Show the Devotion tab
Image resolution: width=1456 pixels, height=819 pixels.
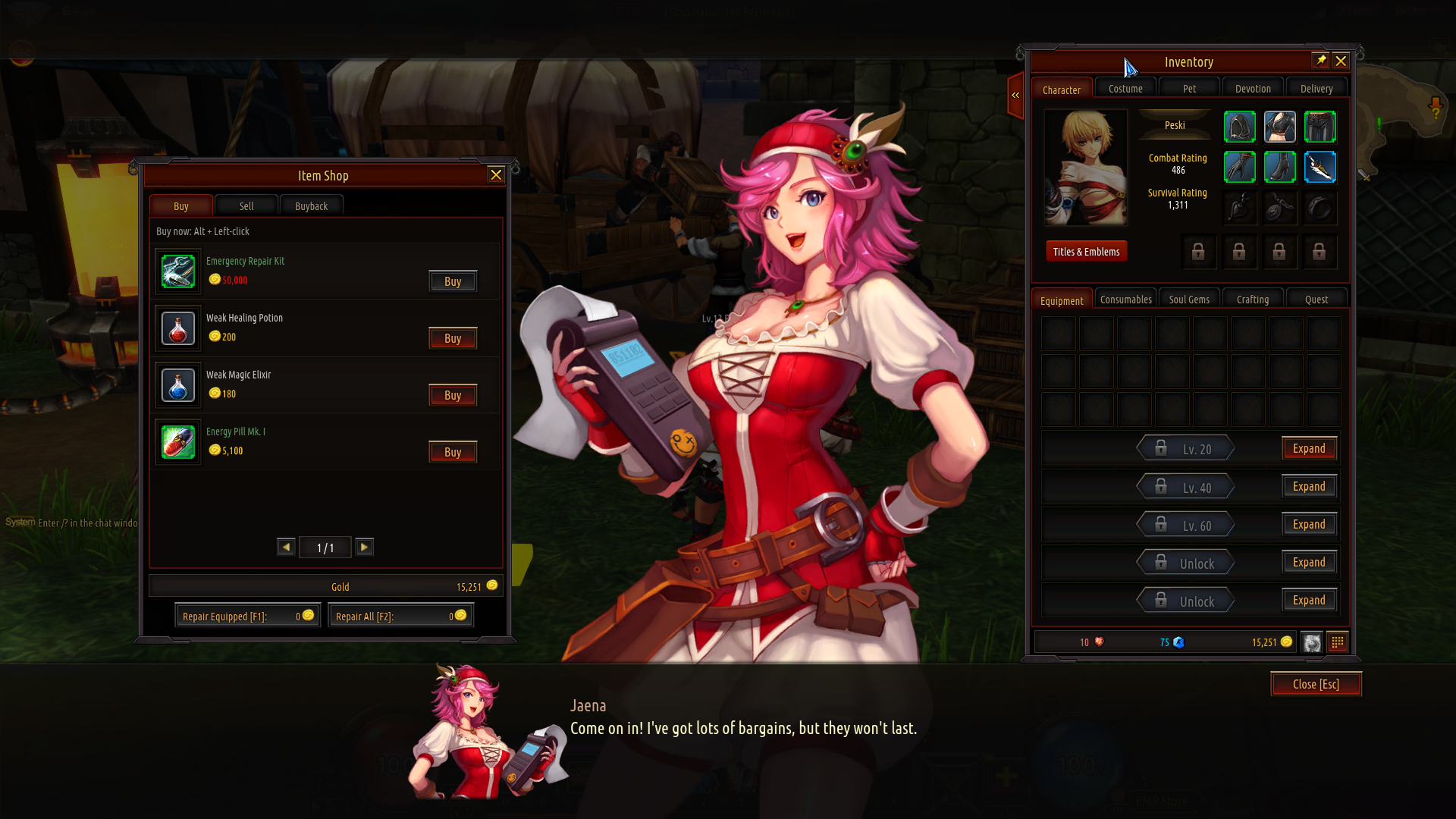pyautogui.click(x=1253, y=89)
